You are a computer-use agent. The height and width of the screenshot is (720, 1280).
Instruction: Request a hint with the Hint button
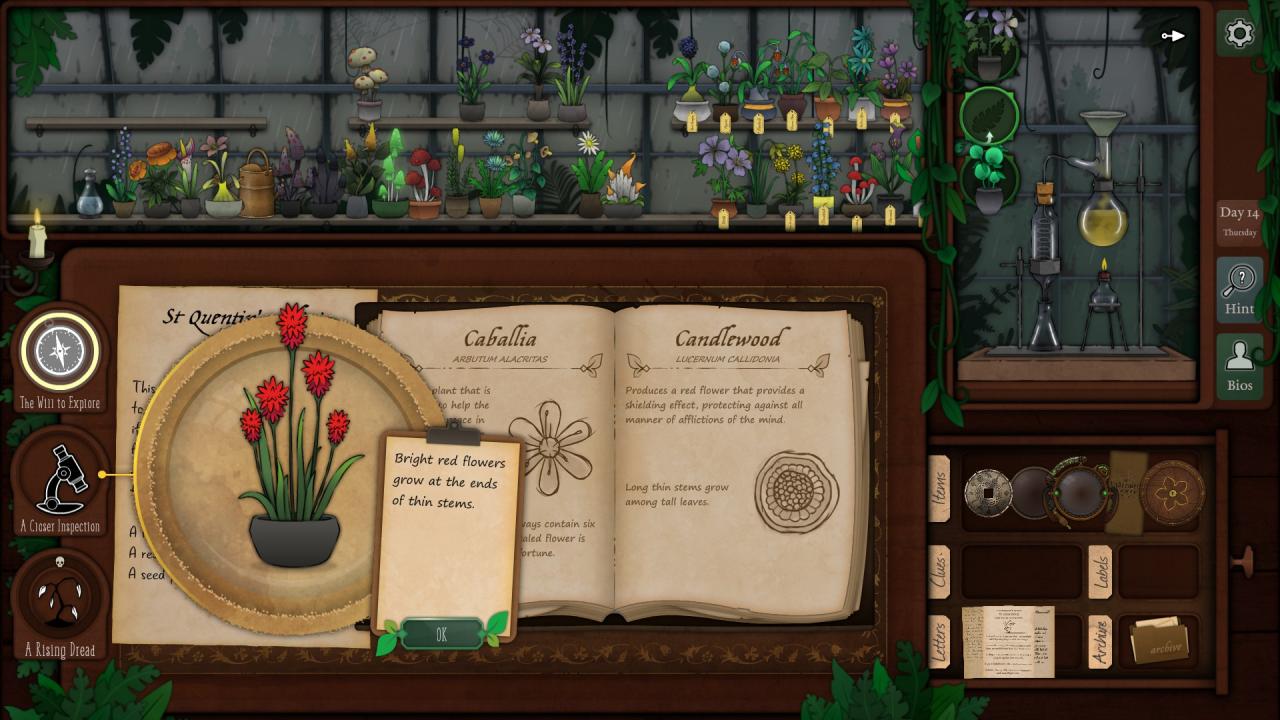[1239, 289]
